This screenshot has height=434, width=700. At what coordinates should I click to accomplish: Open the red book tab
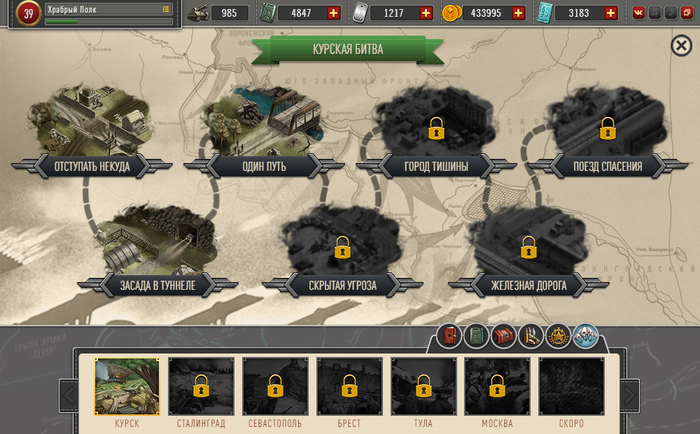[x=450, y=337]
